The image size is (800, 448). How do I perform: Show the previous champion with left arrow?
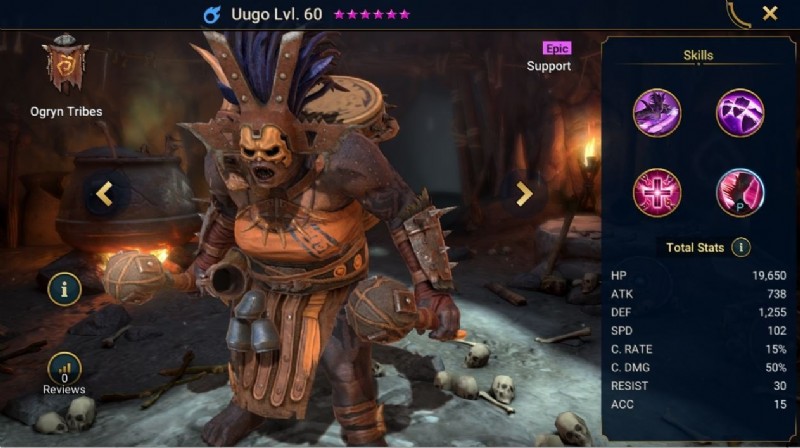pos(105,194)
